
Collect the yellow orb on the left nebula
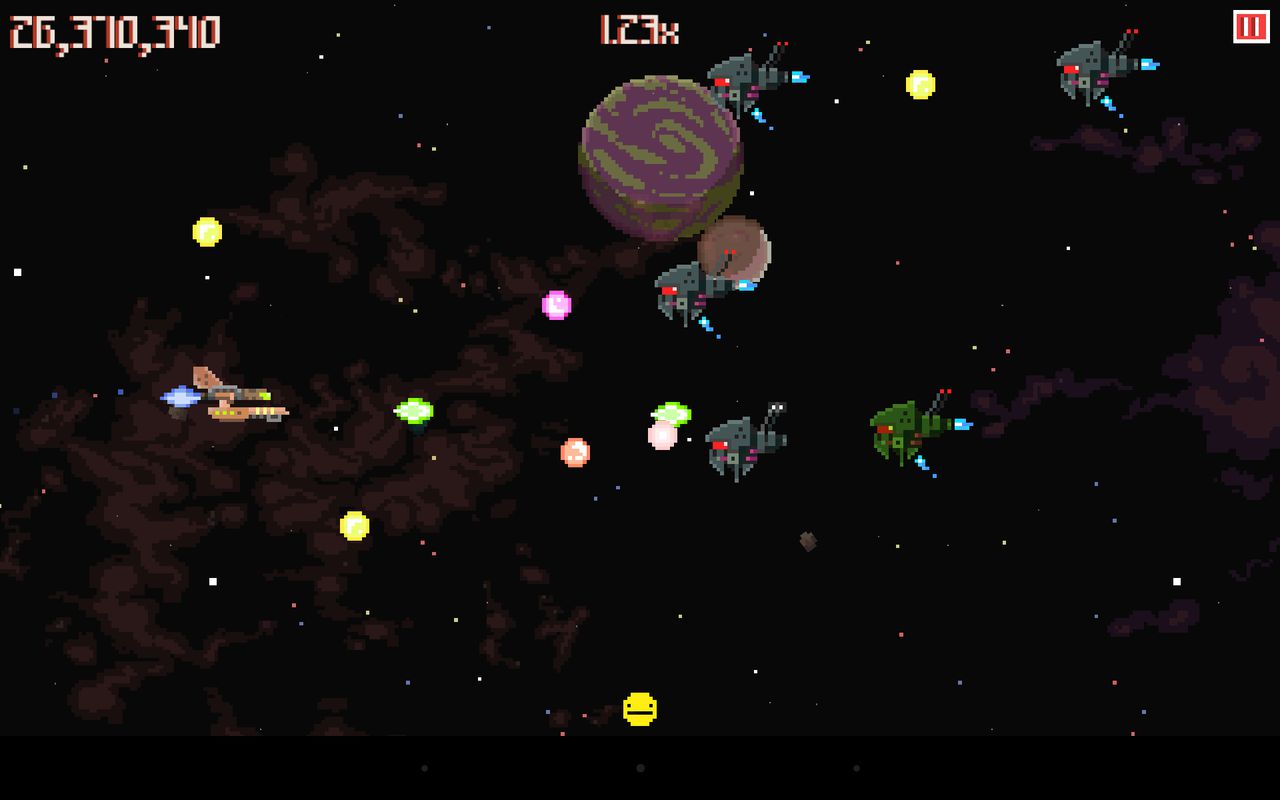click(x=207, y=234)
